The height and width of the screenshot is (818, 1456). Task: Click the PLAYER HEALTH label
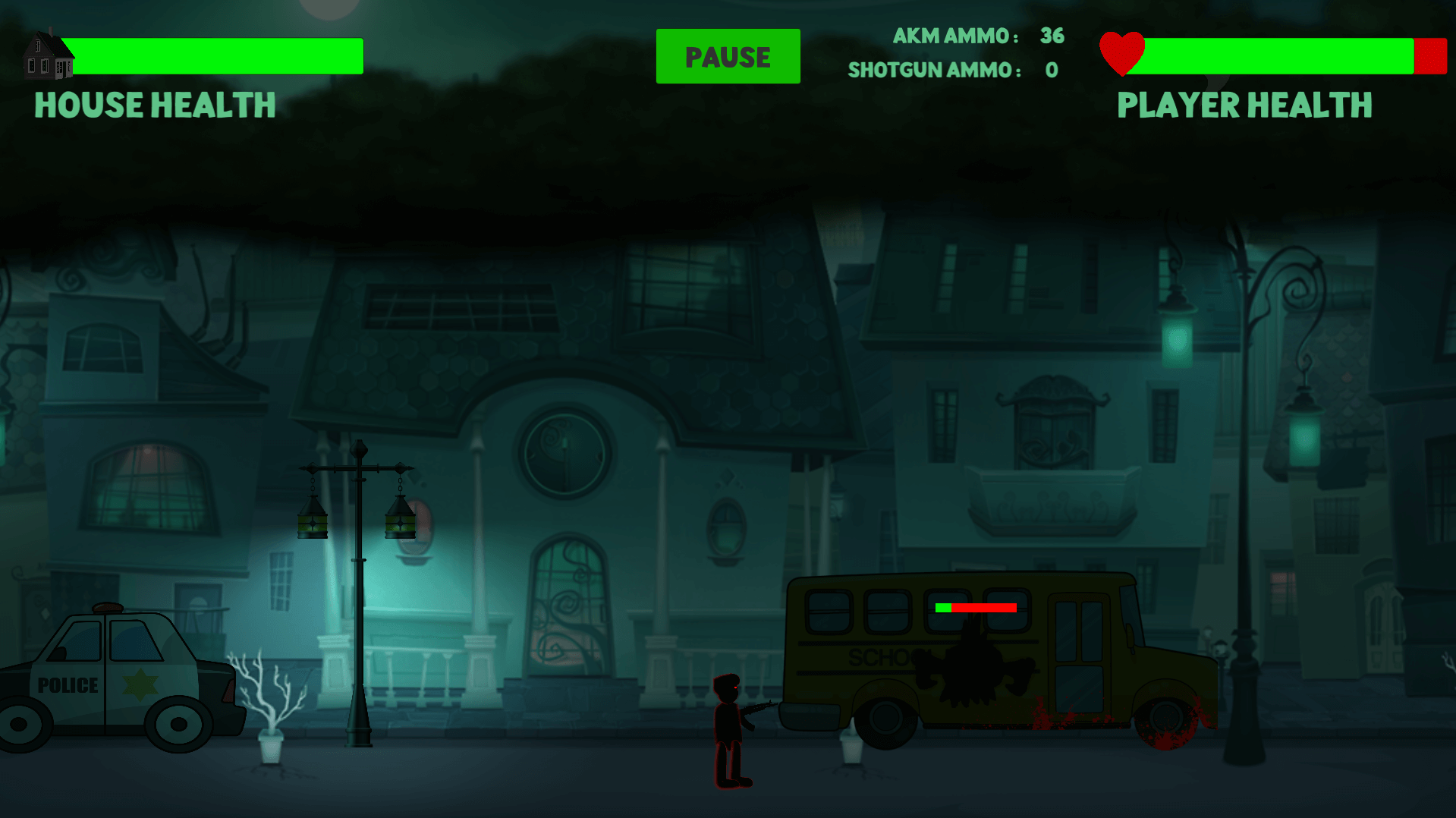coord(1244,105)
